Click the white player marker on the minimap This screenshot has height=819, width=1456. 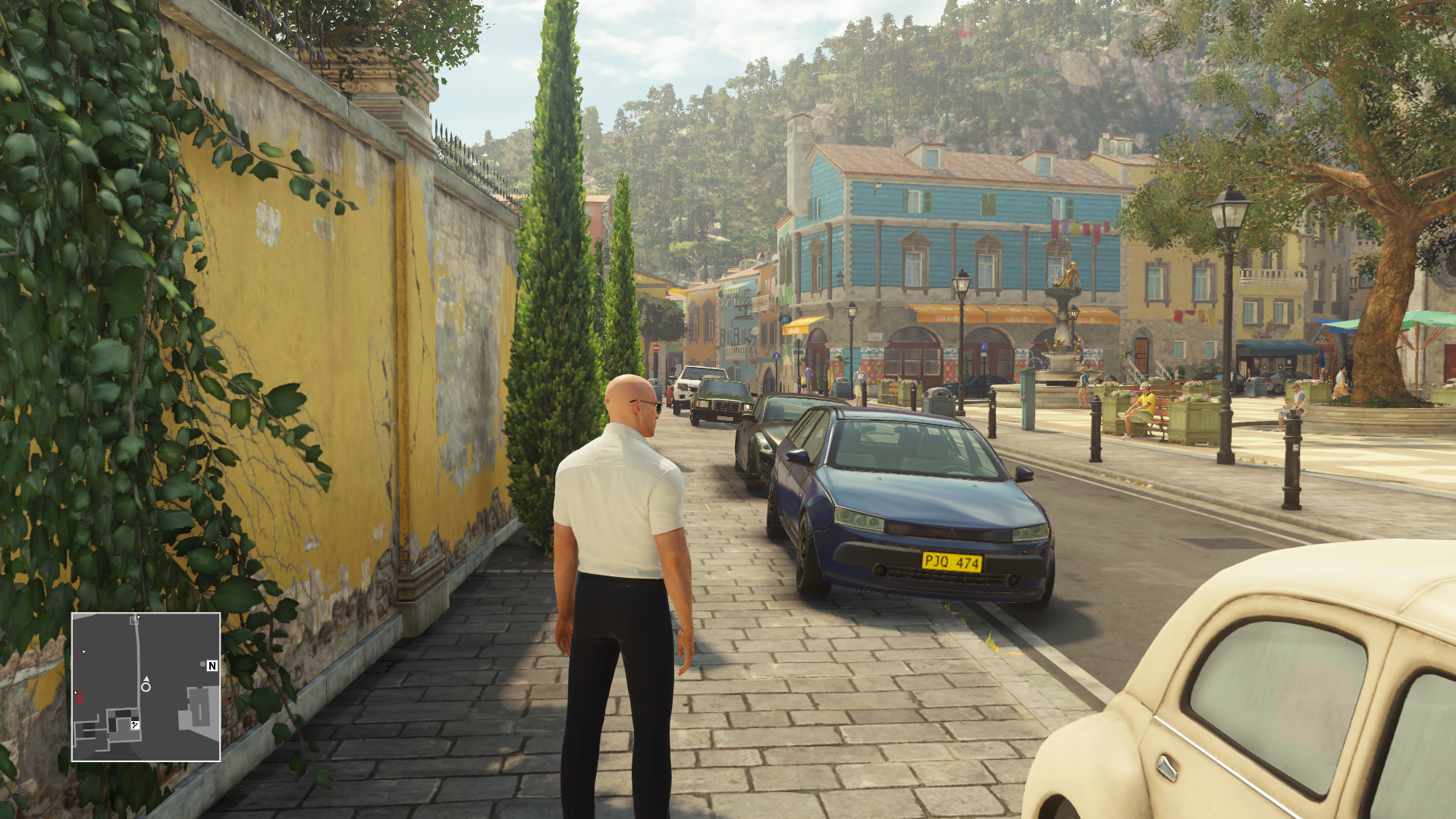pos(146,687)
